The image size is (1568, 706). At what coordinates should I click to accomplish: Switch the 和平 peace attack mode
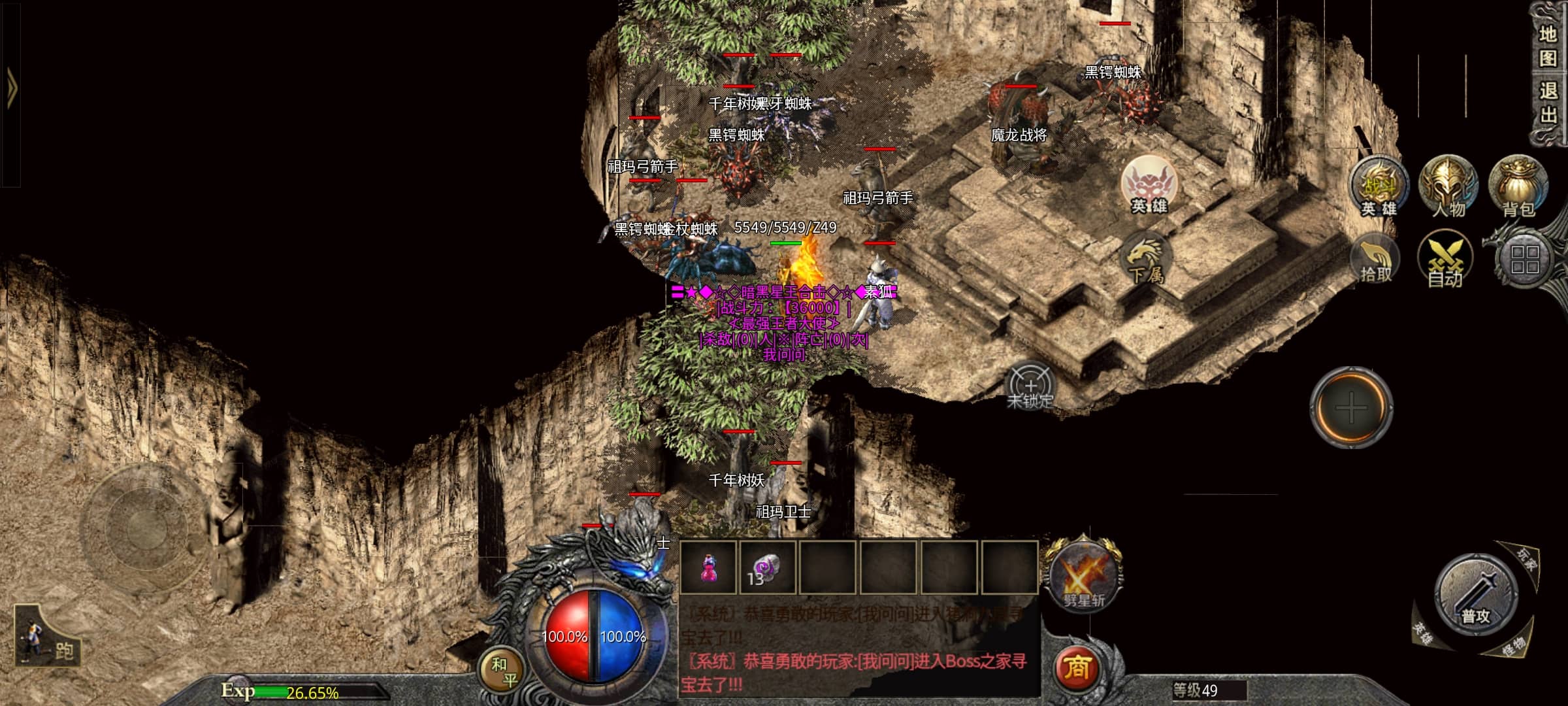[503, 671]
